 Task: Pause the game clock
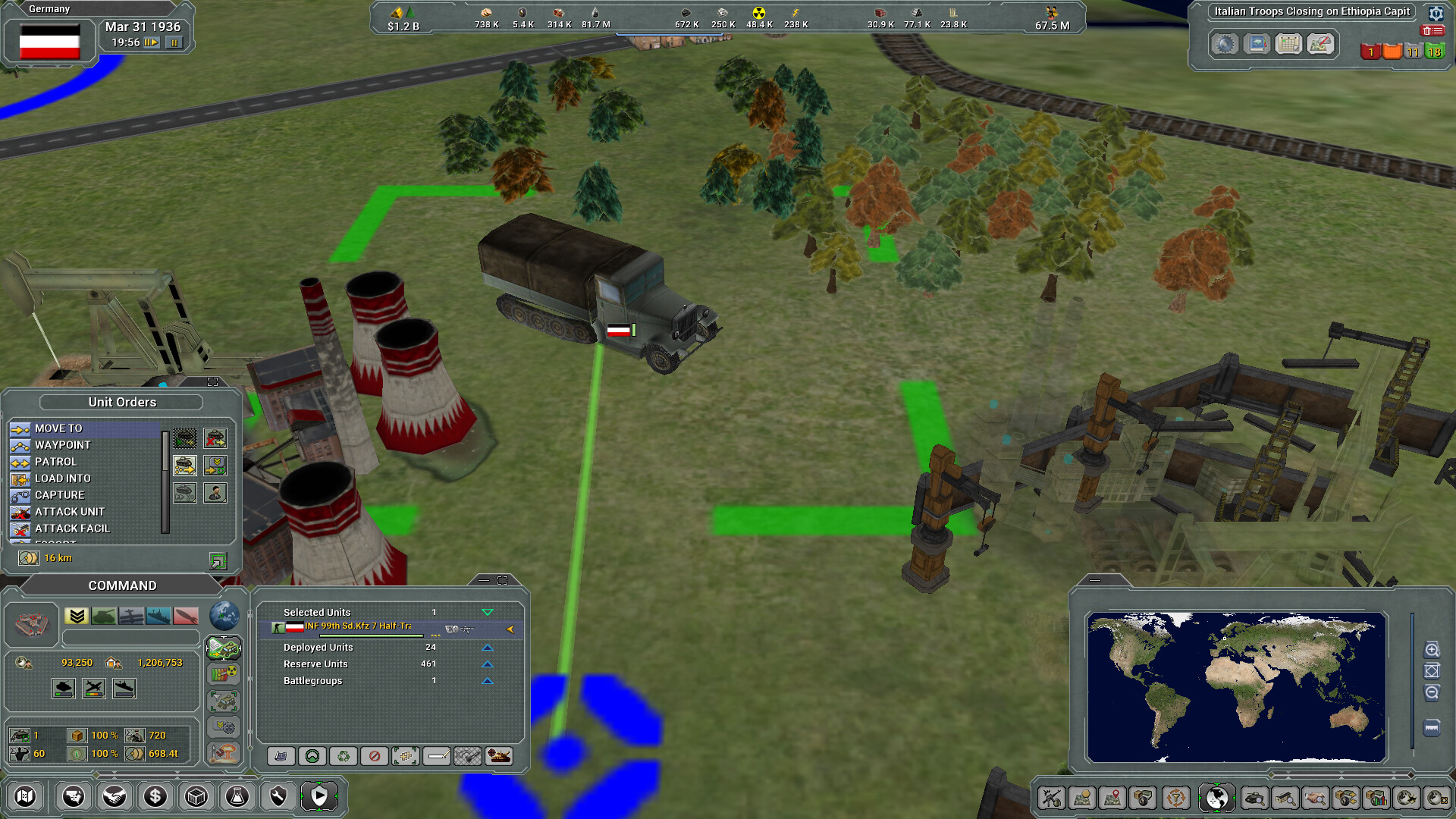(176, 43)
